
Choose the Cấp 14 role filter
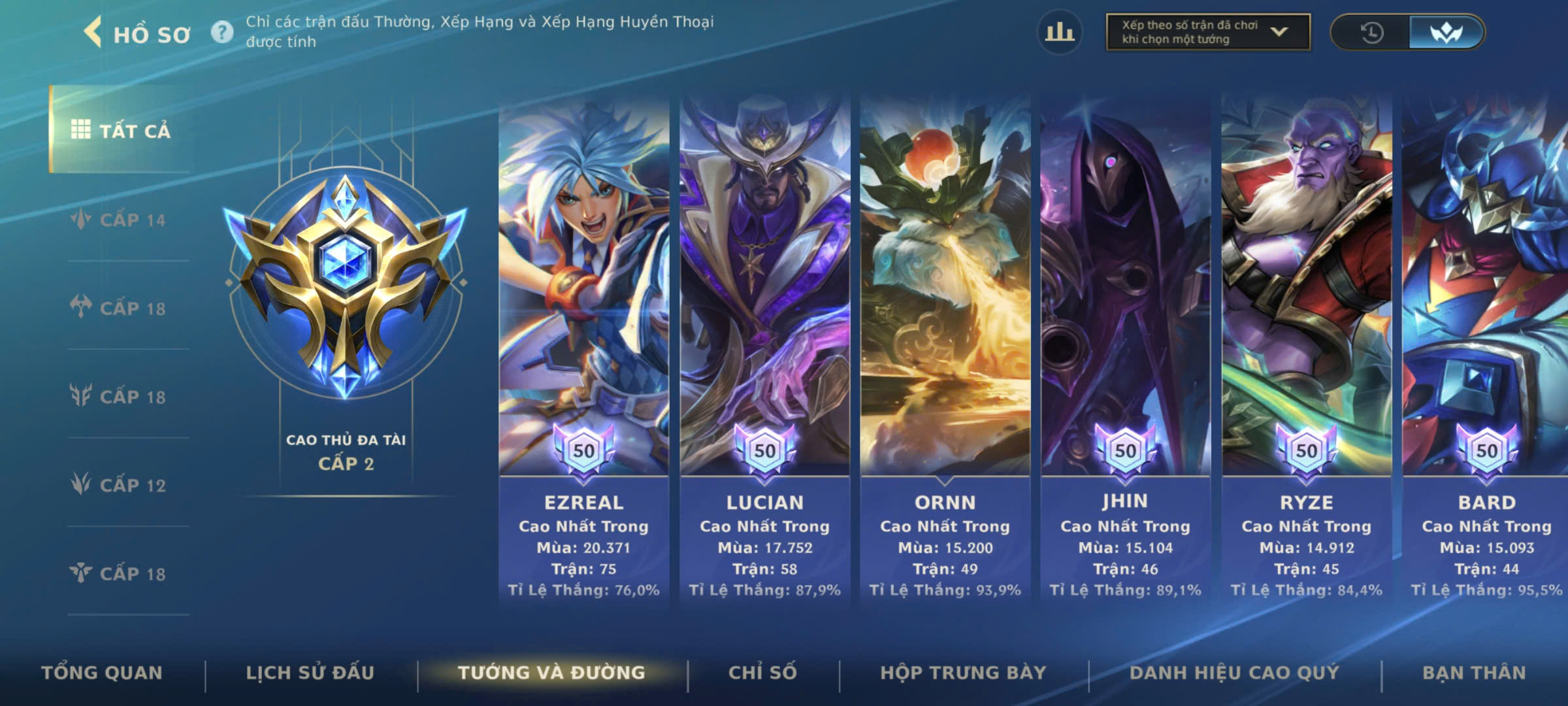click(x=121, y=220)
